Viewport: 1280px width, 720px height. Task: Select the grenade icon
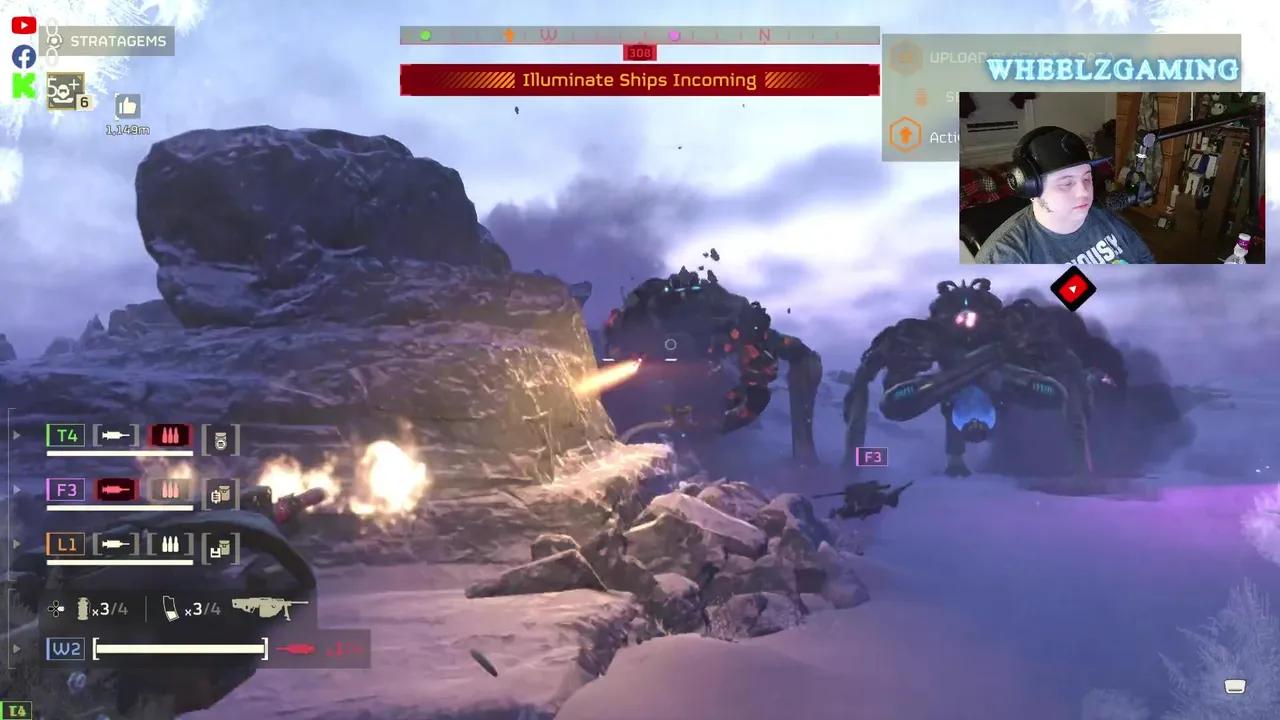coord(84,608)
